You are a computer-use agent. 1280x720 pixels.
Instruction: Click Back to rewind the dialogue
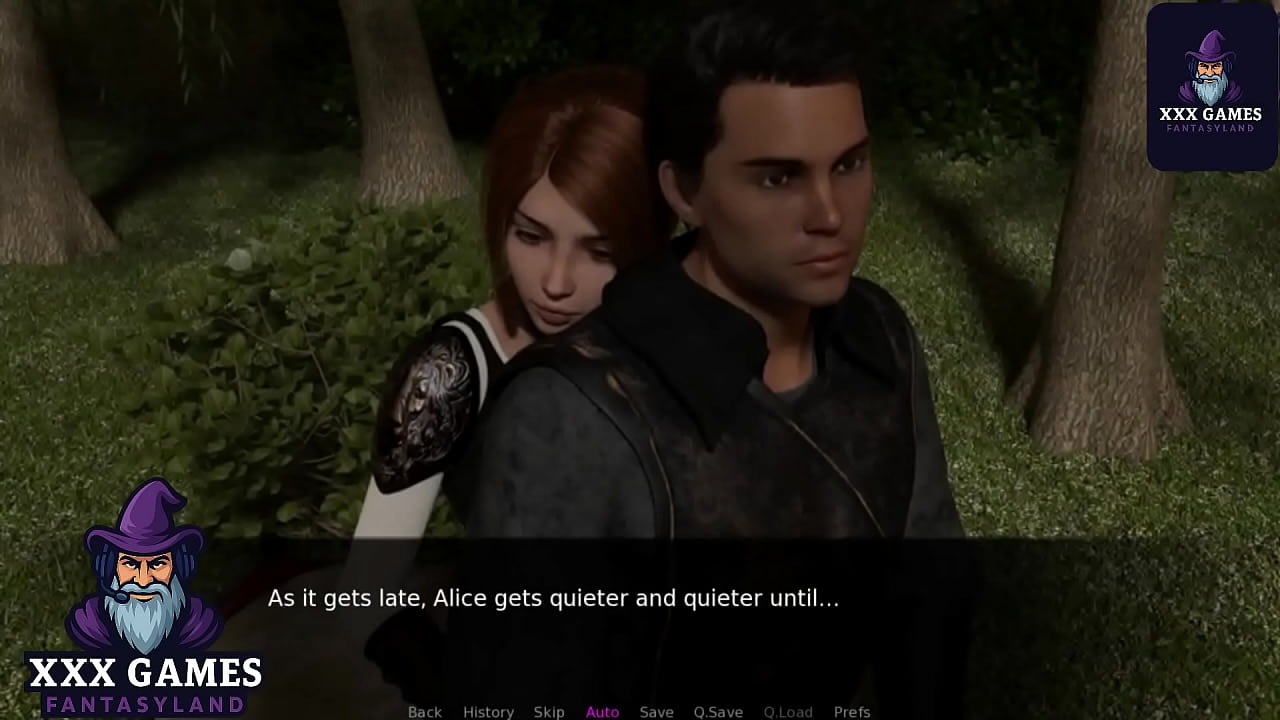425,711
